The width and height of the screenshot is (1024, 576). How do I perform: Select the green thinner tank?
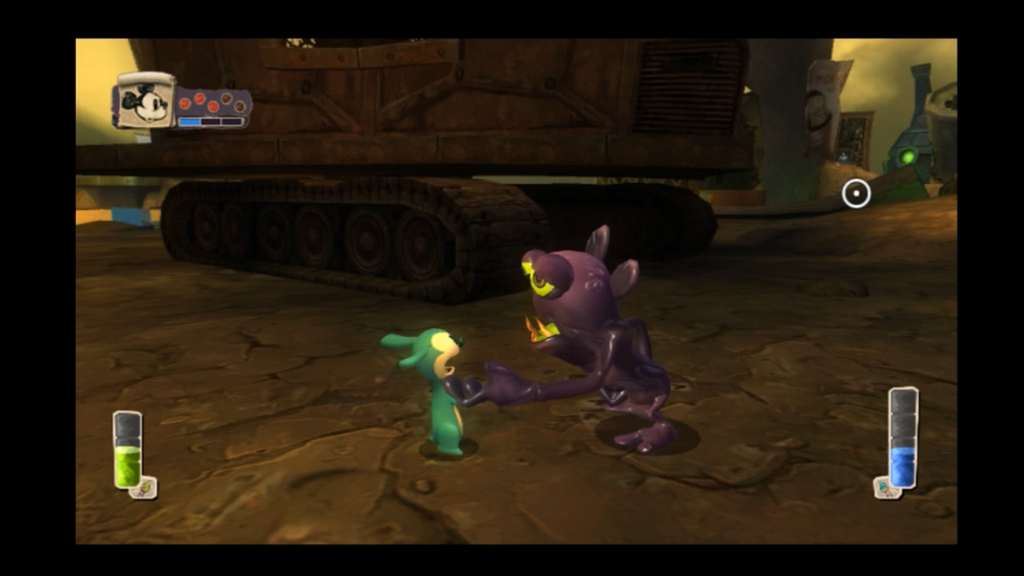tap(127, 450)
